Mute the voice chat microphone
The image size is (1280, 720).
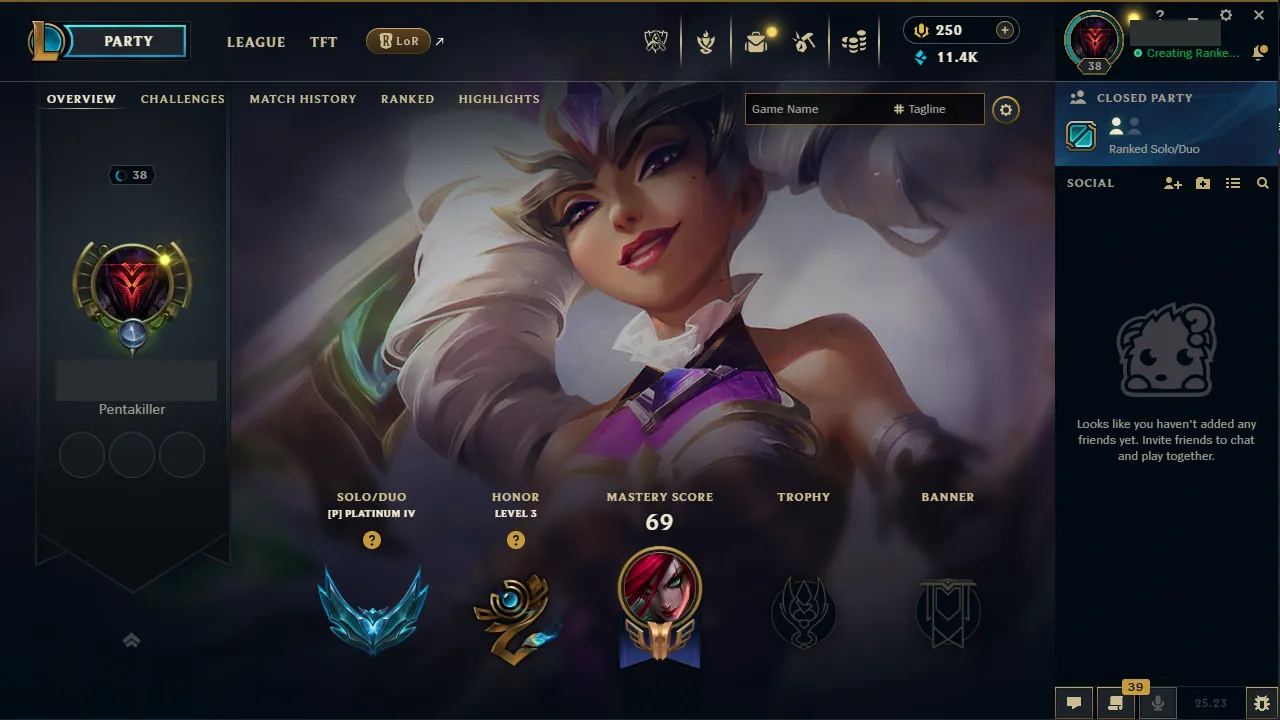click(x=1157, y=702)
